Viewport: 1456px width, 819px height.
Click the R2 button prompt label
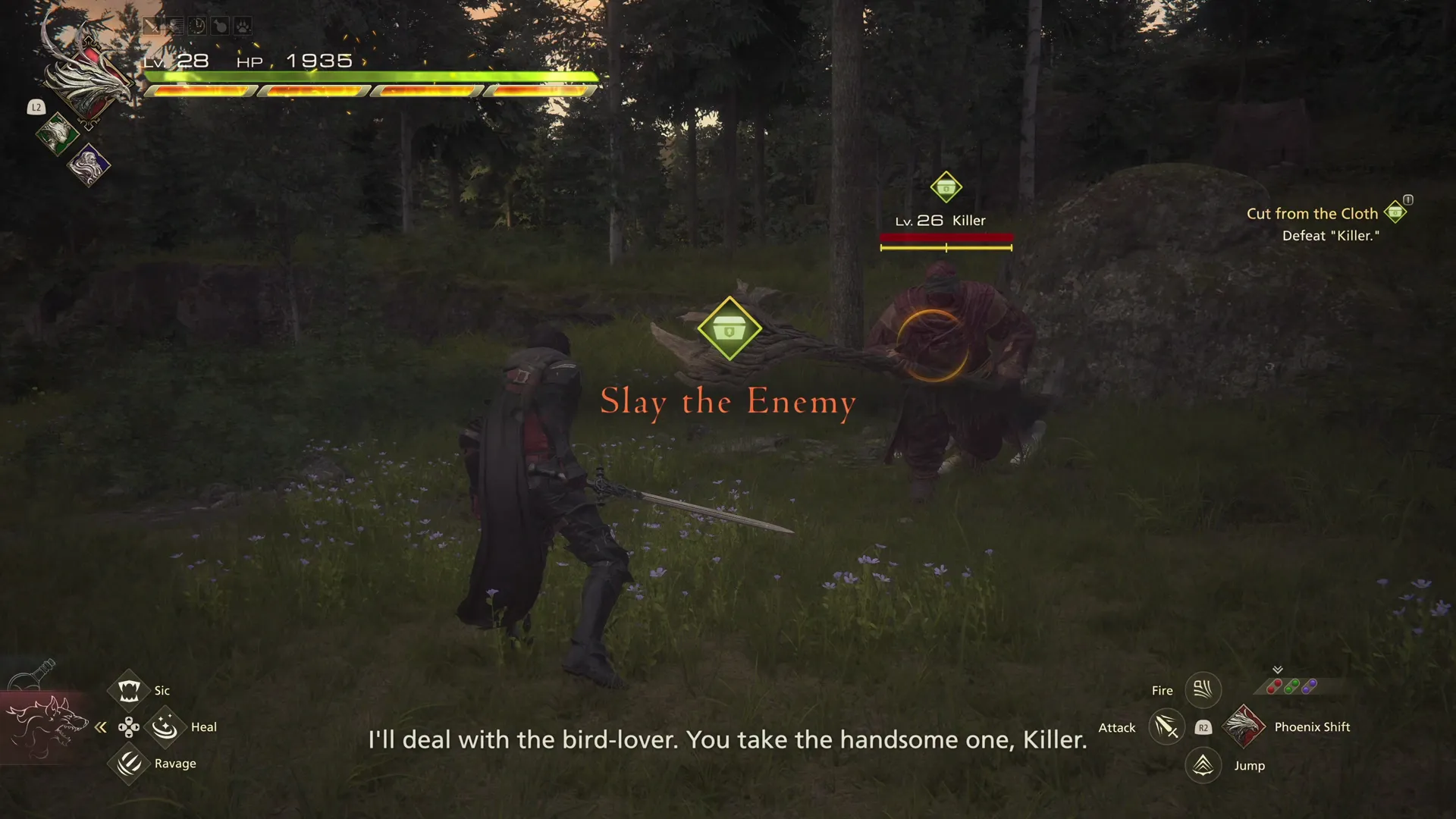(1204, 727)
